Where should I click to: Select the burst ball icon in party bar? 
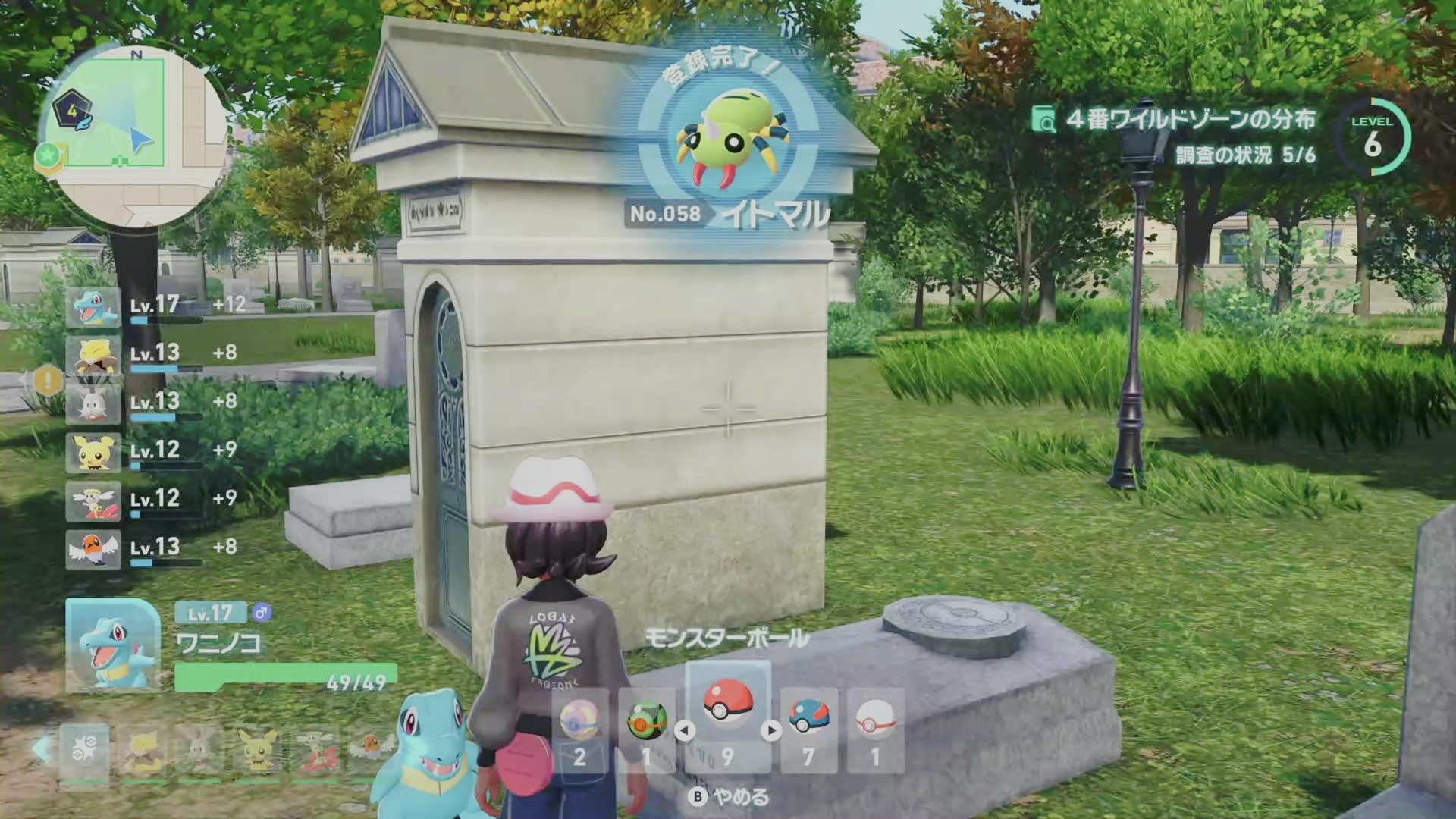(x=84, y=750)
